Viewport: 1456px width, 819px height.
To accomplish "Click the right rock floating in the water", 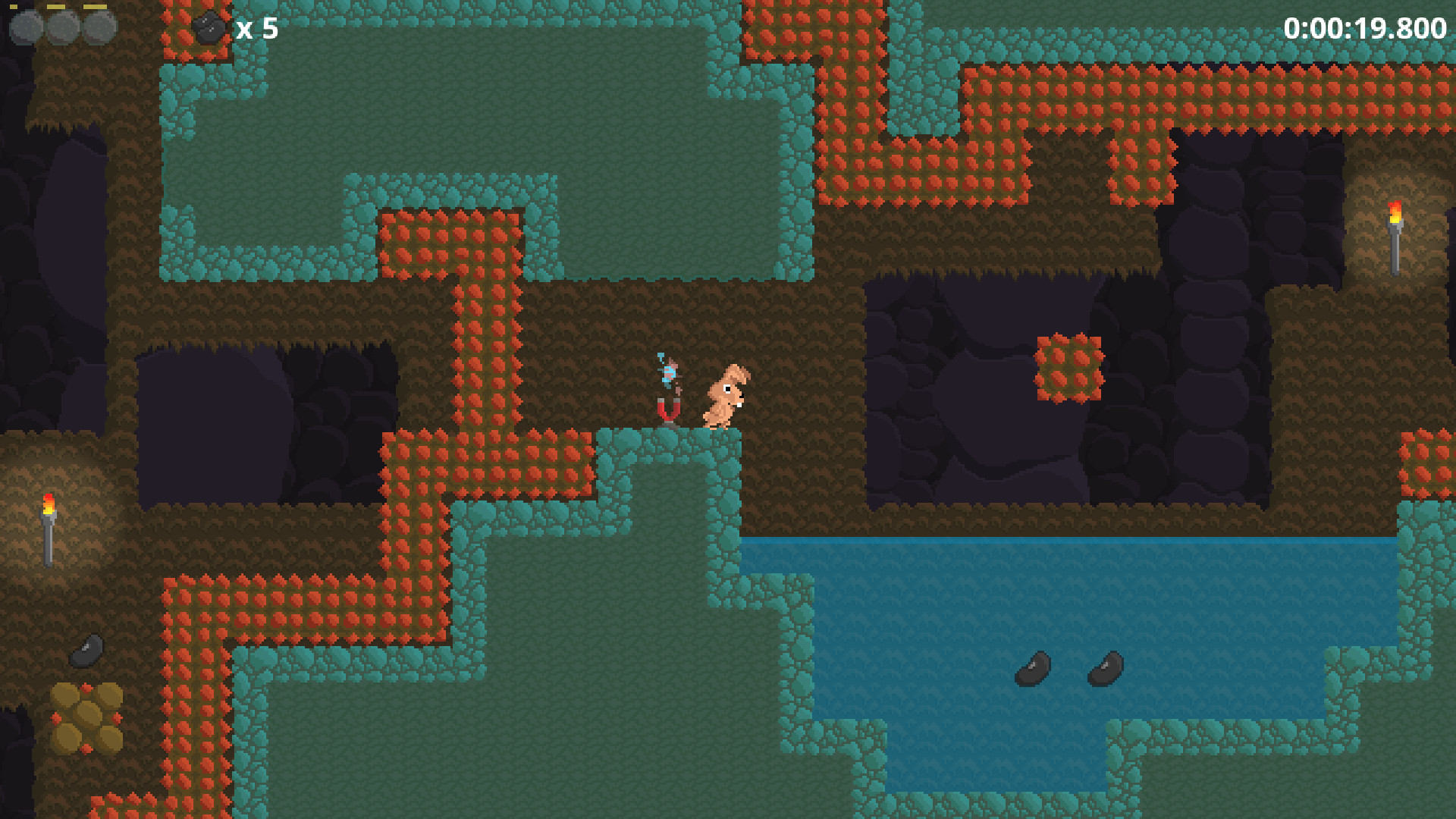I will 1104,667.
